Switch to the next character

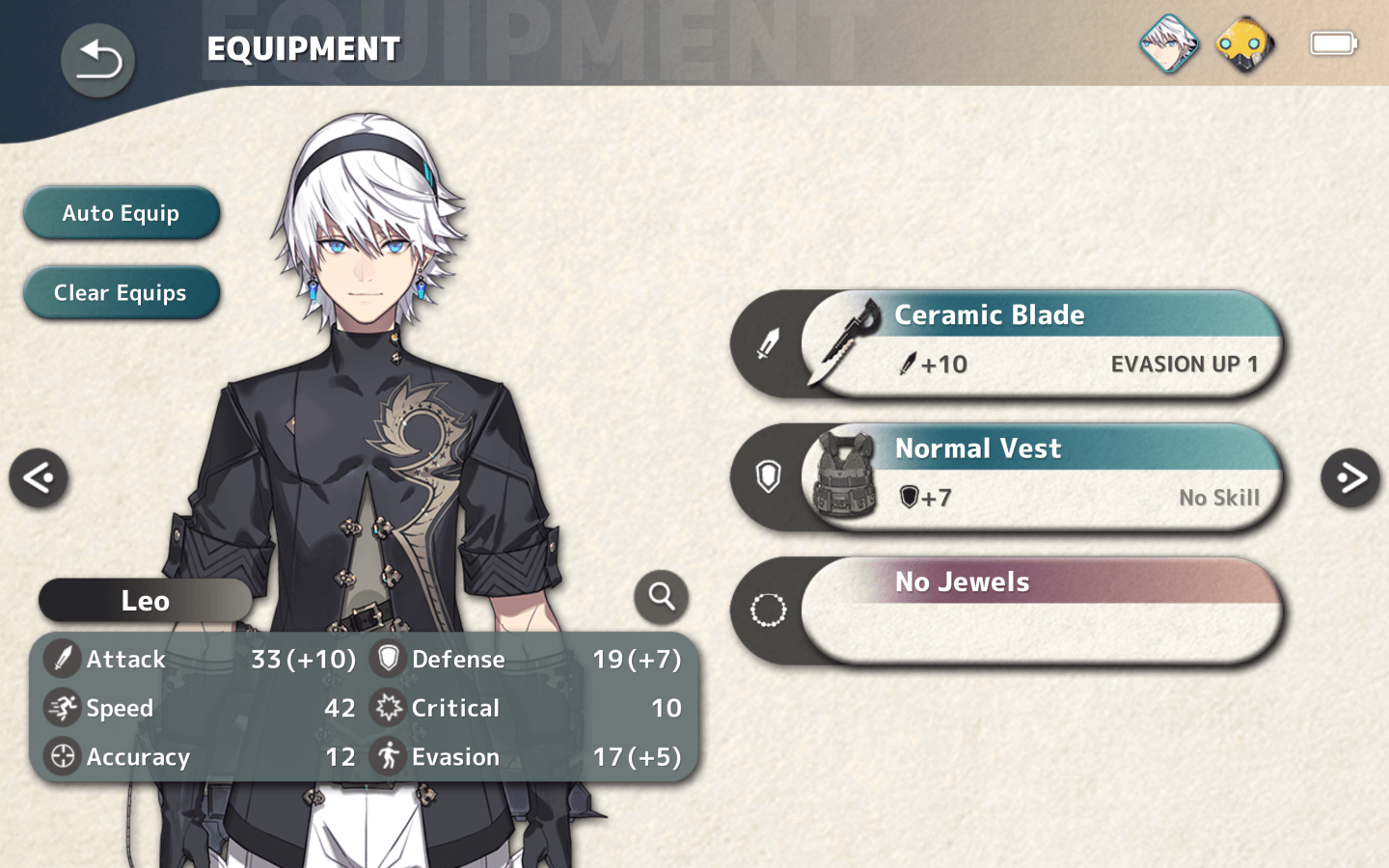pos(1349,477)
